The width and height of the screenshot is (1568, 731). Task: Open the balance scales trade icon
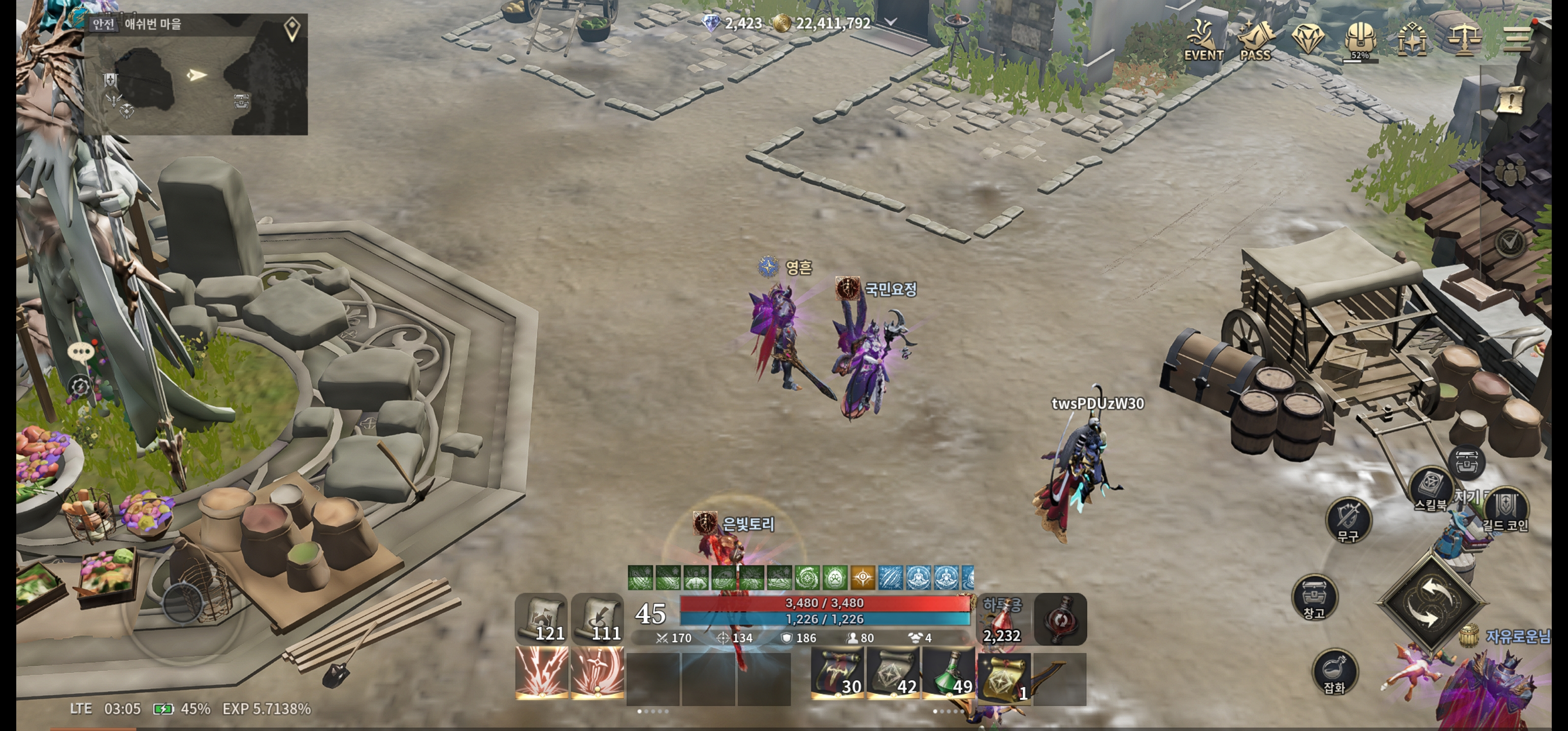tap(1464, 40)
